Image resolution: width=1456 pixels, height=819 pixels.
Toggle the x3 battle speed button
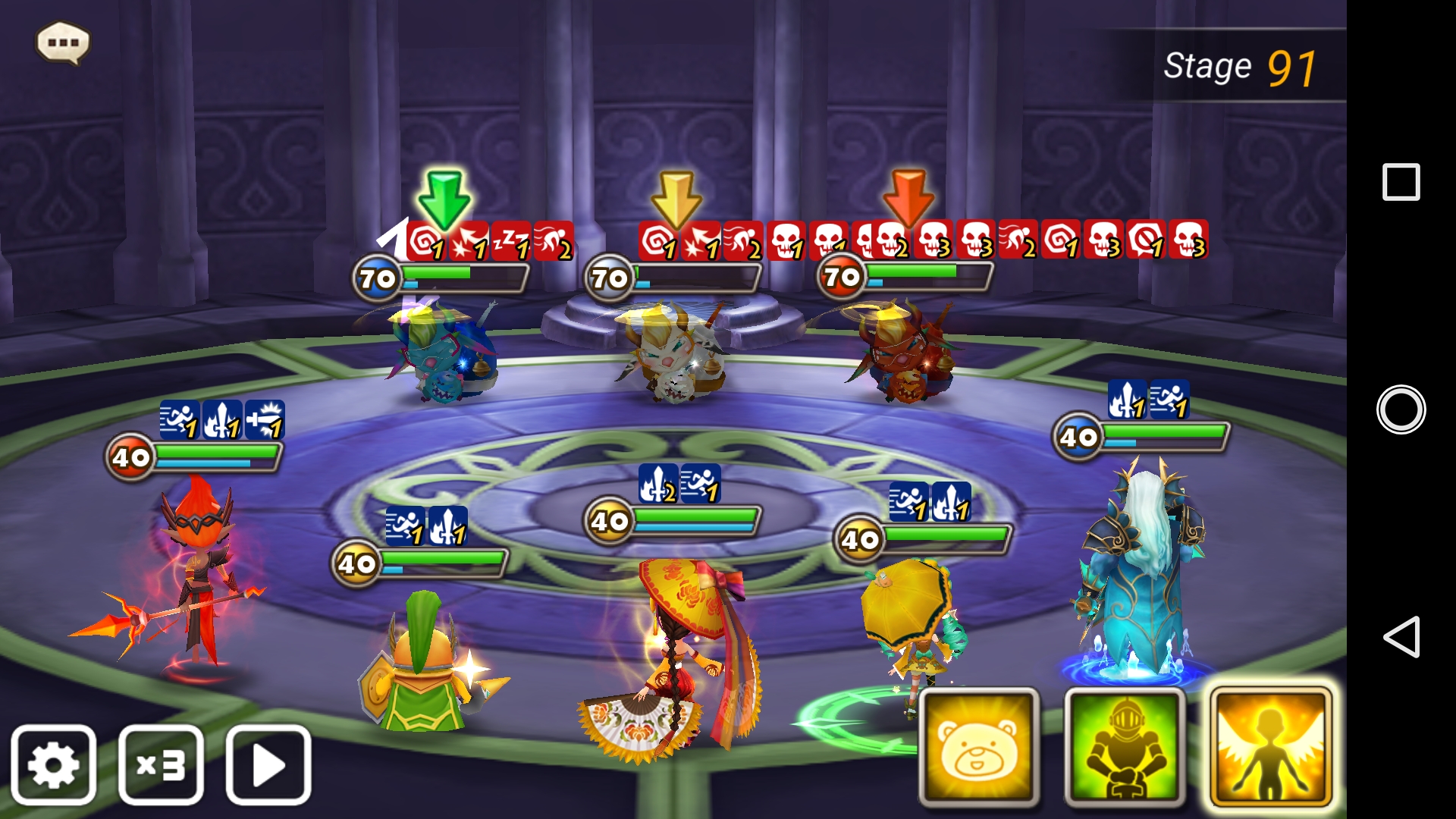click(161, 765)
